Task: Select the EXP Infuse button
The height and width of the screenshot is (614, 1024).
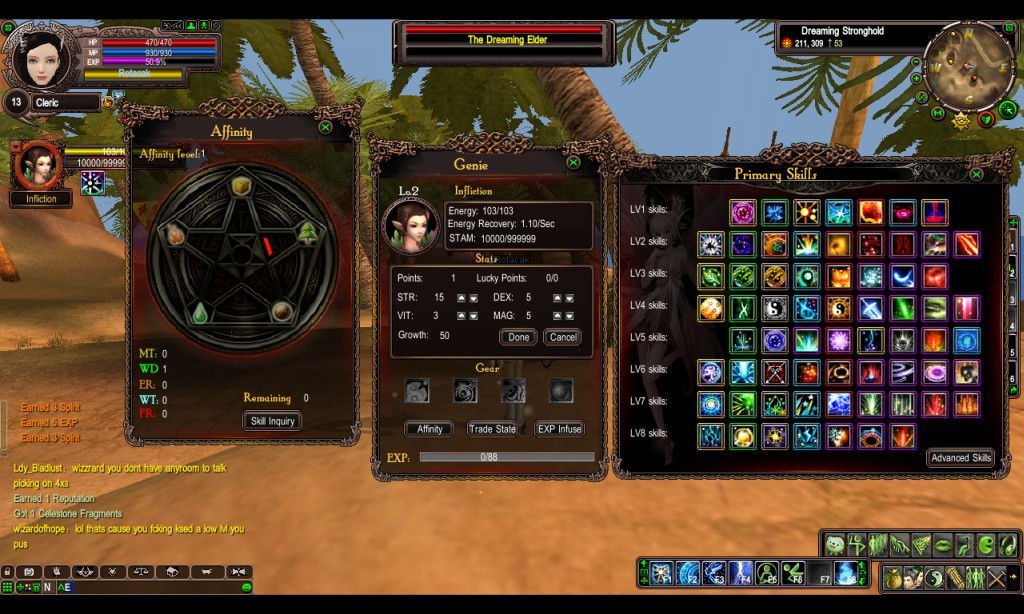Action: coord(559,429)
